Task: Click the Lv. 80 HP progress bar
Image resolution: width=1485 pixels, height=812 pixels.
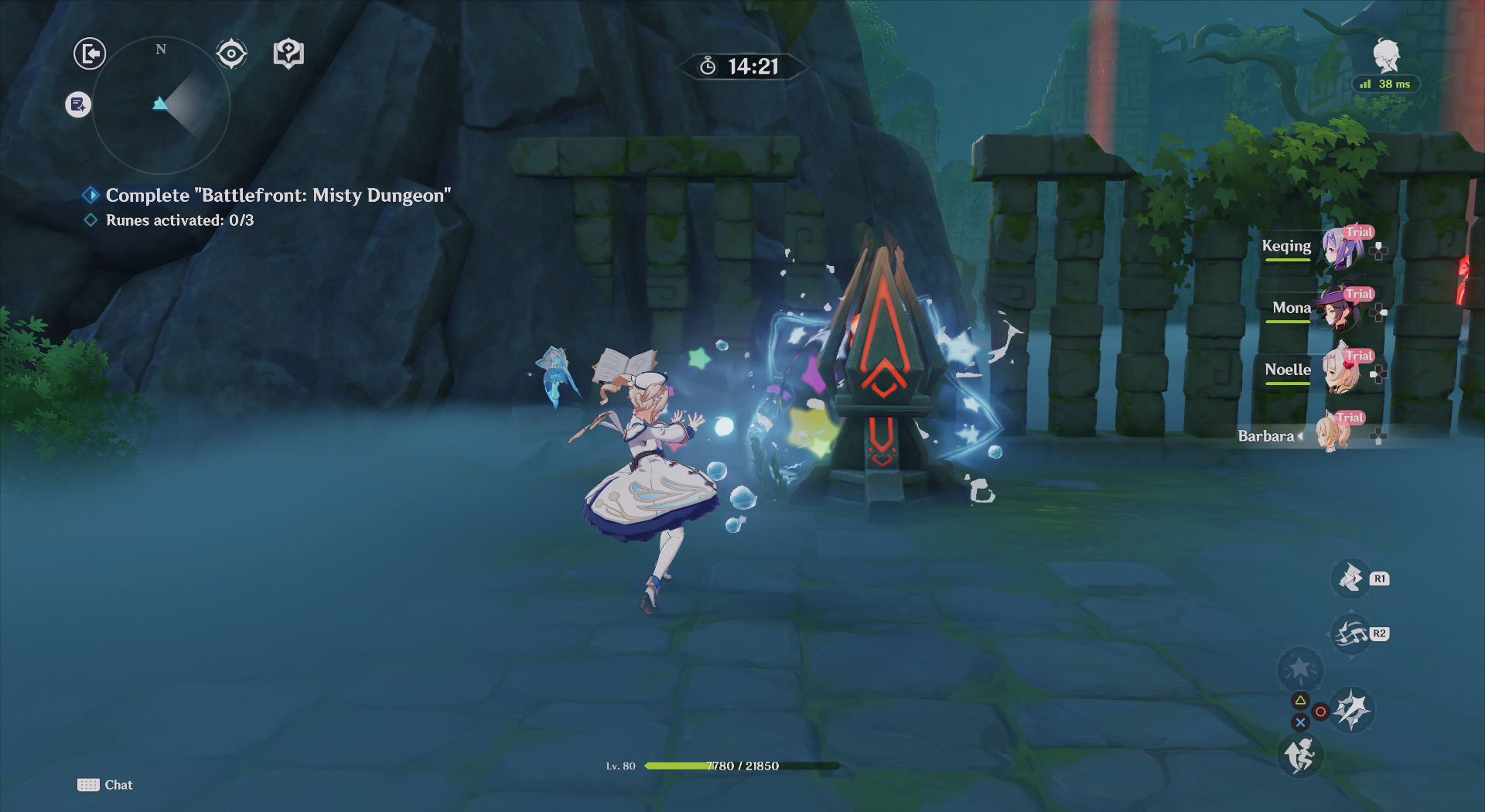Action: pyautogui.click(x=742, y=766)
